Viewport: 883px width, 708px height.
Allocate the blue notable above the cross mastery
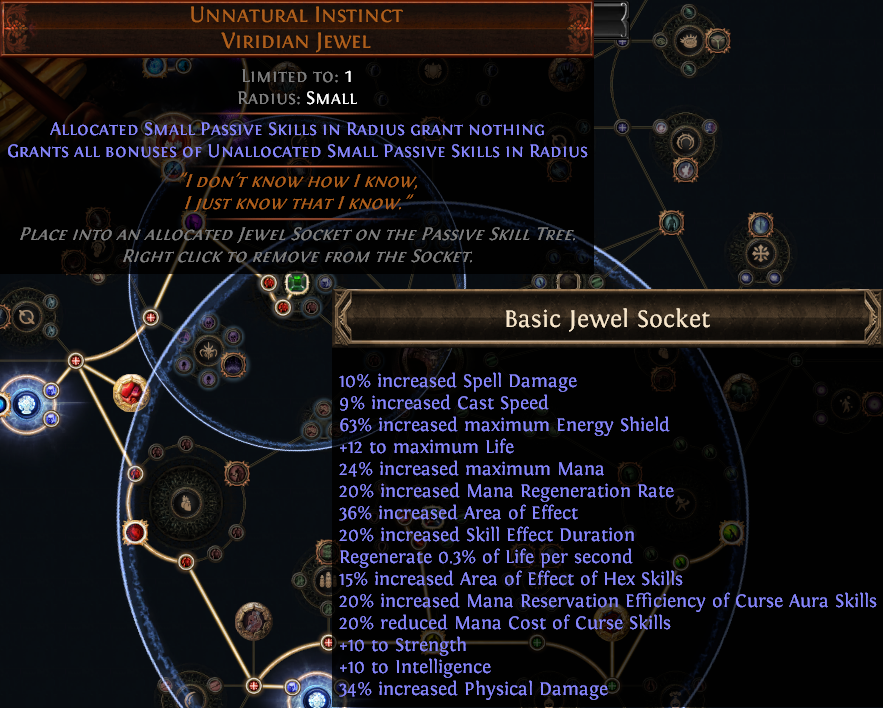(762, 223)
